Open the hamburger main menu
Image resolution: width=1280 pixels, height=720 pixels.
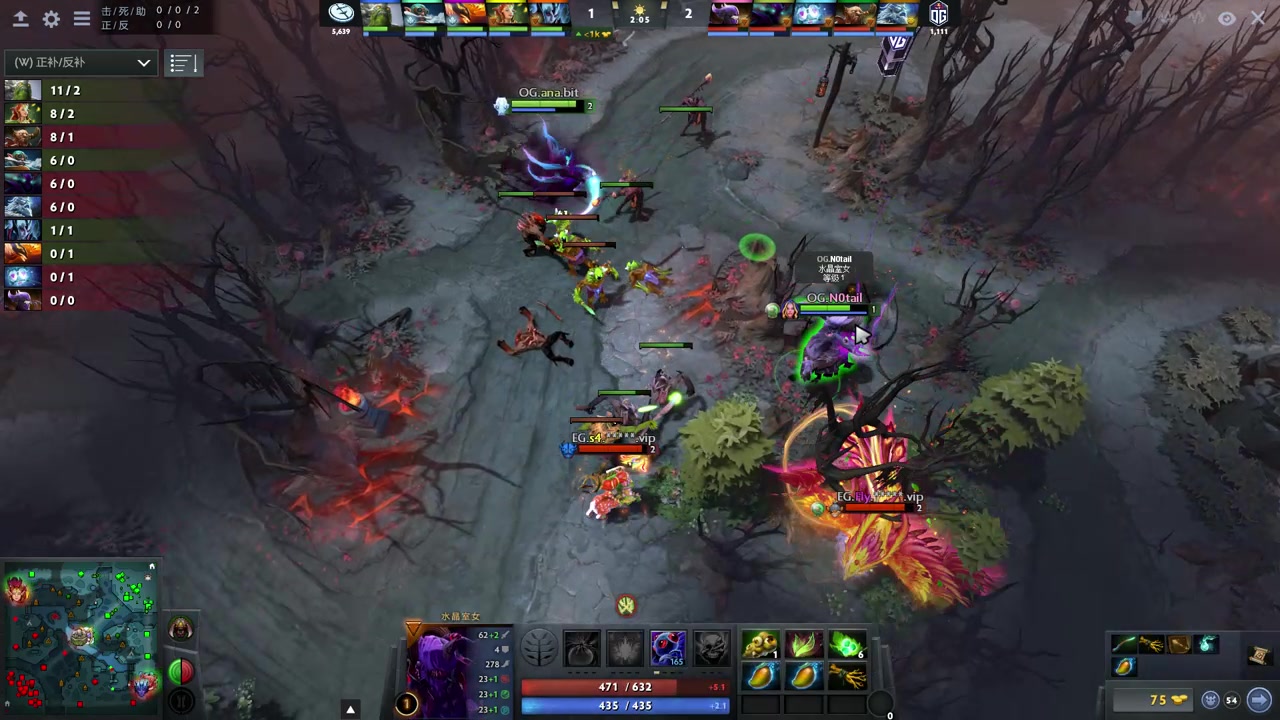(82, 19)
